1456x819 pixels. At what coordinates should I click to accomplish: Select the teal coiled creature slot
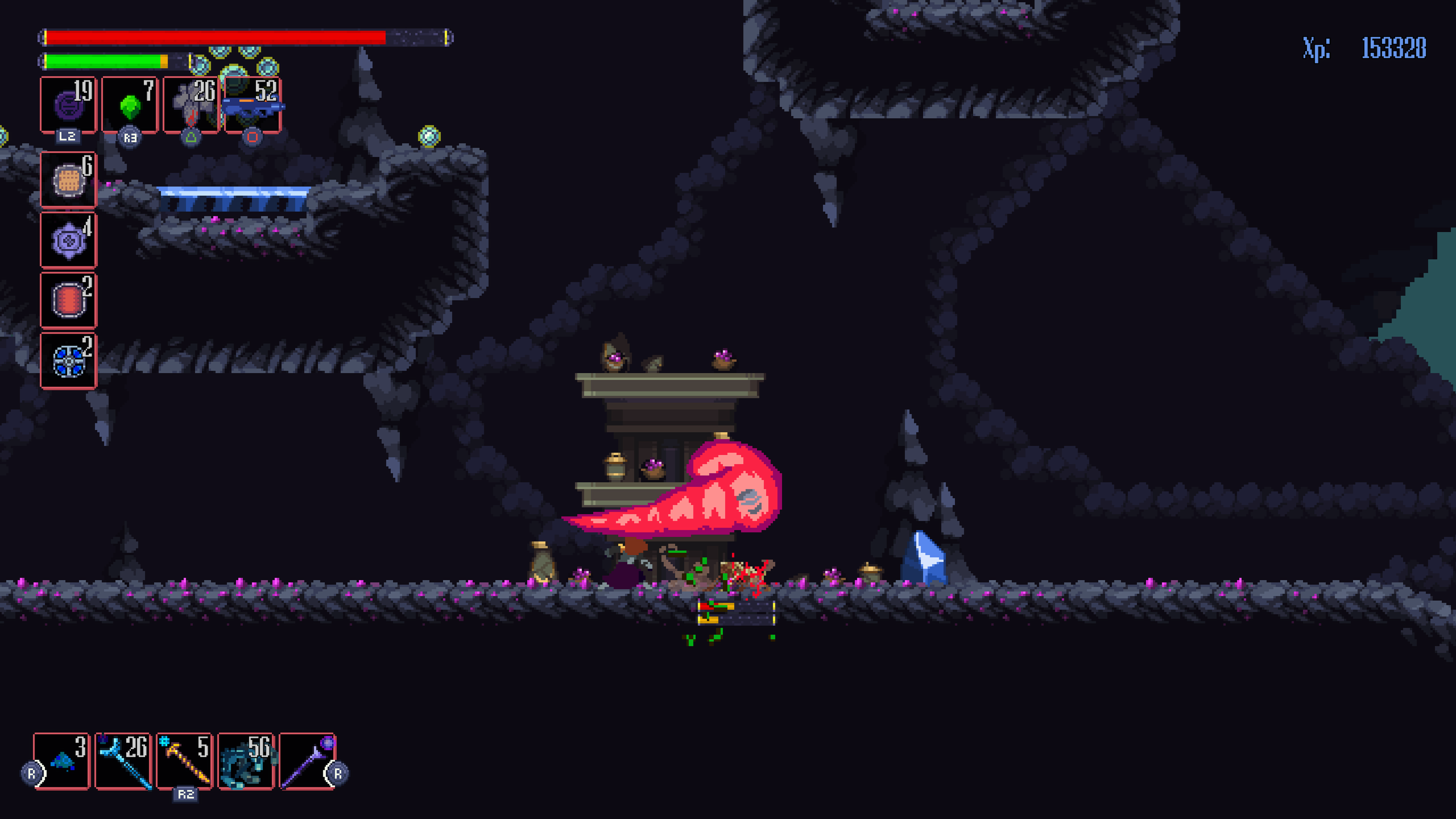pos(246,761)
